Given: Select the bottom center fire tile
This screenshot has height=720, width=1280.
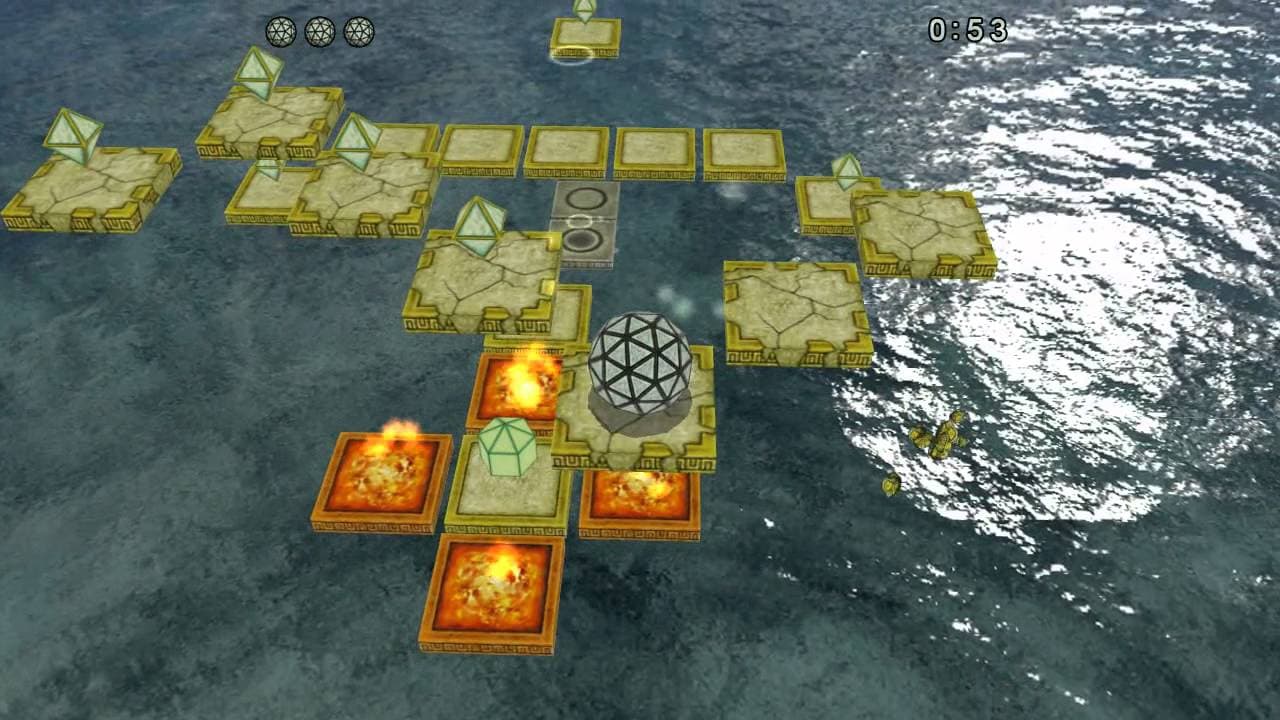Looking at the screenshot, I should pos(495,590).
